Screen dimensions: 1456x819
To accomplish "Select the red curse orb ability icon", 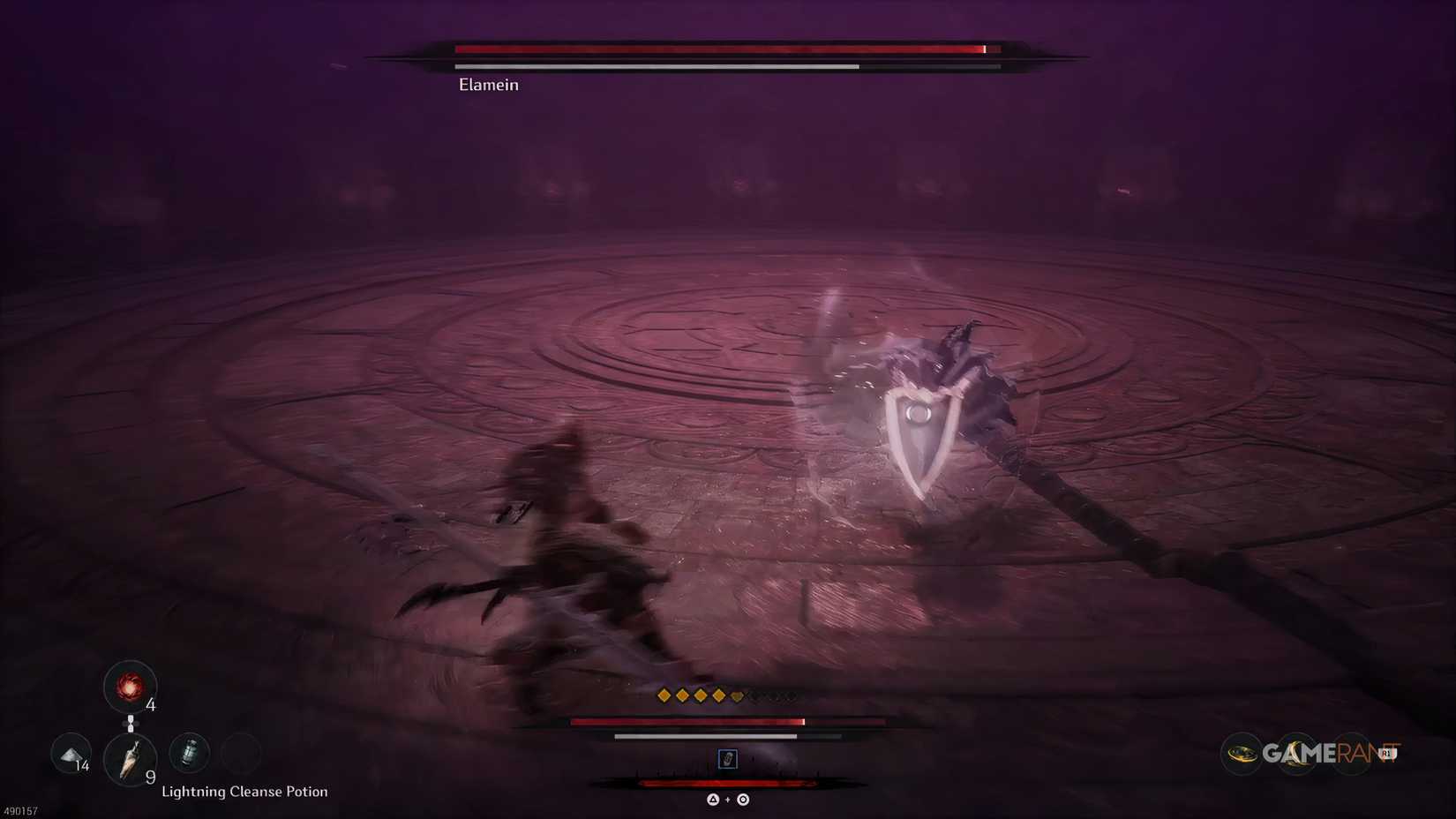I will click(x=130, y=688).
